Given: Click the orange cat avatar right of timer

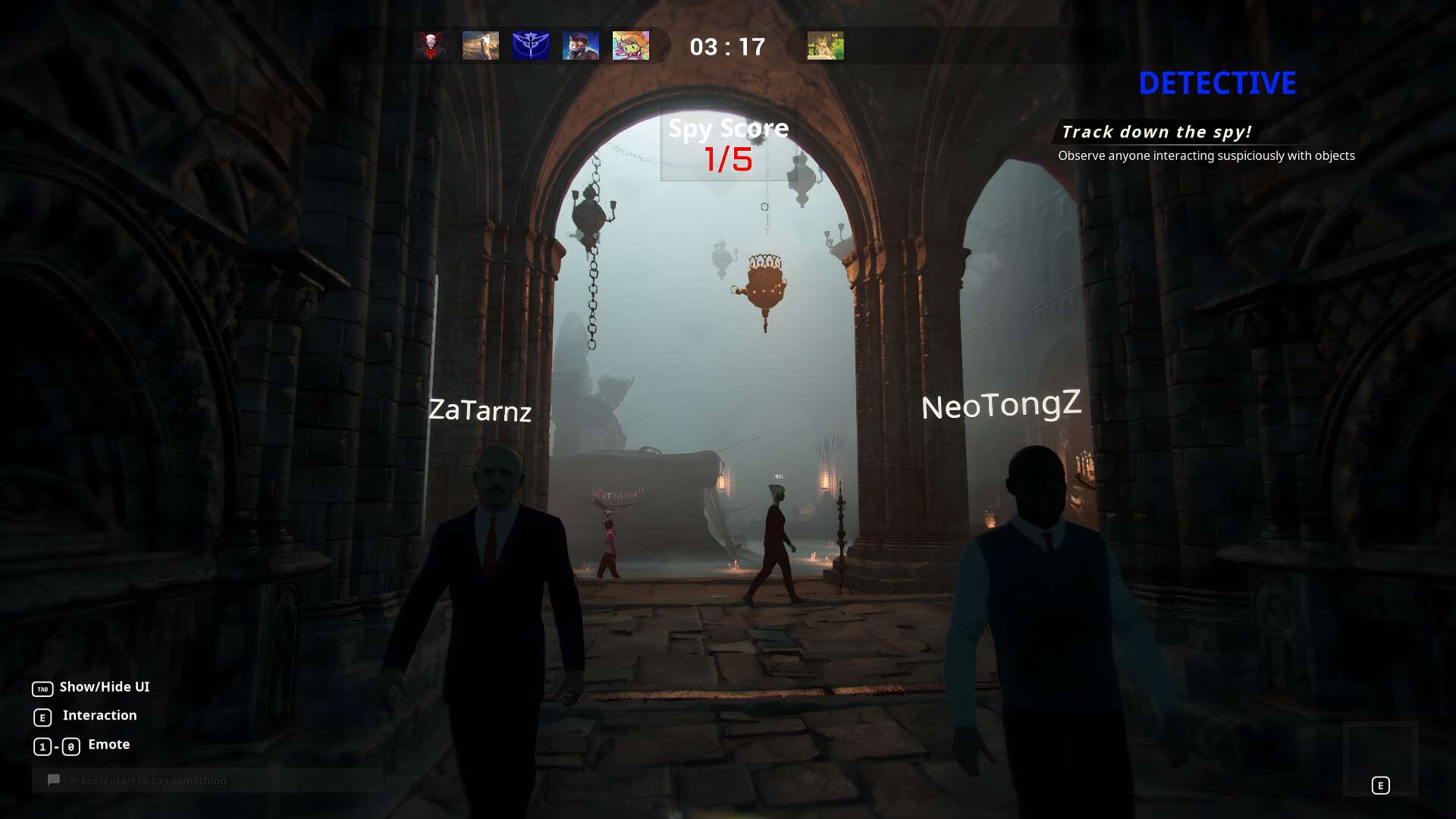Looking at the screenshot, I should 824,45.
